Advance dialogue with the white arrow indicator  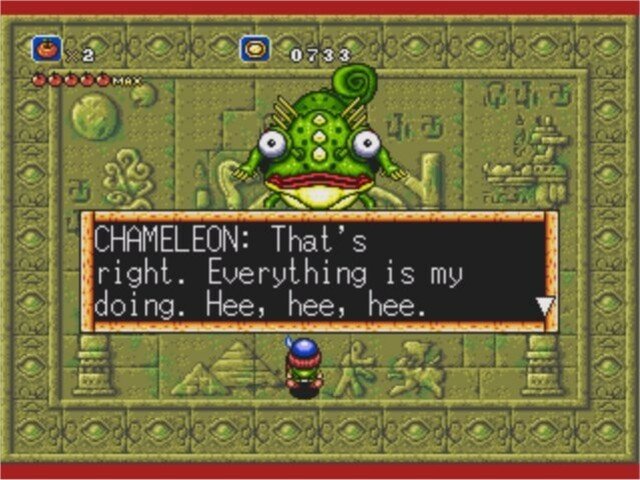tap(544, 306)
